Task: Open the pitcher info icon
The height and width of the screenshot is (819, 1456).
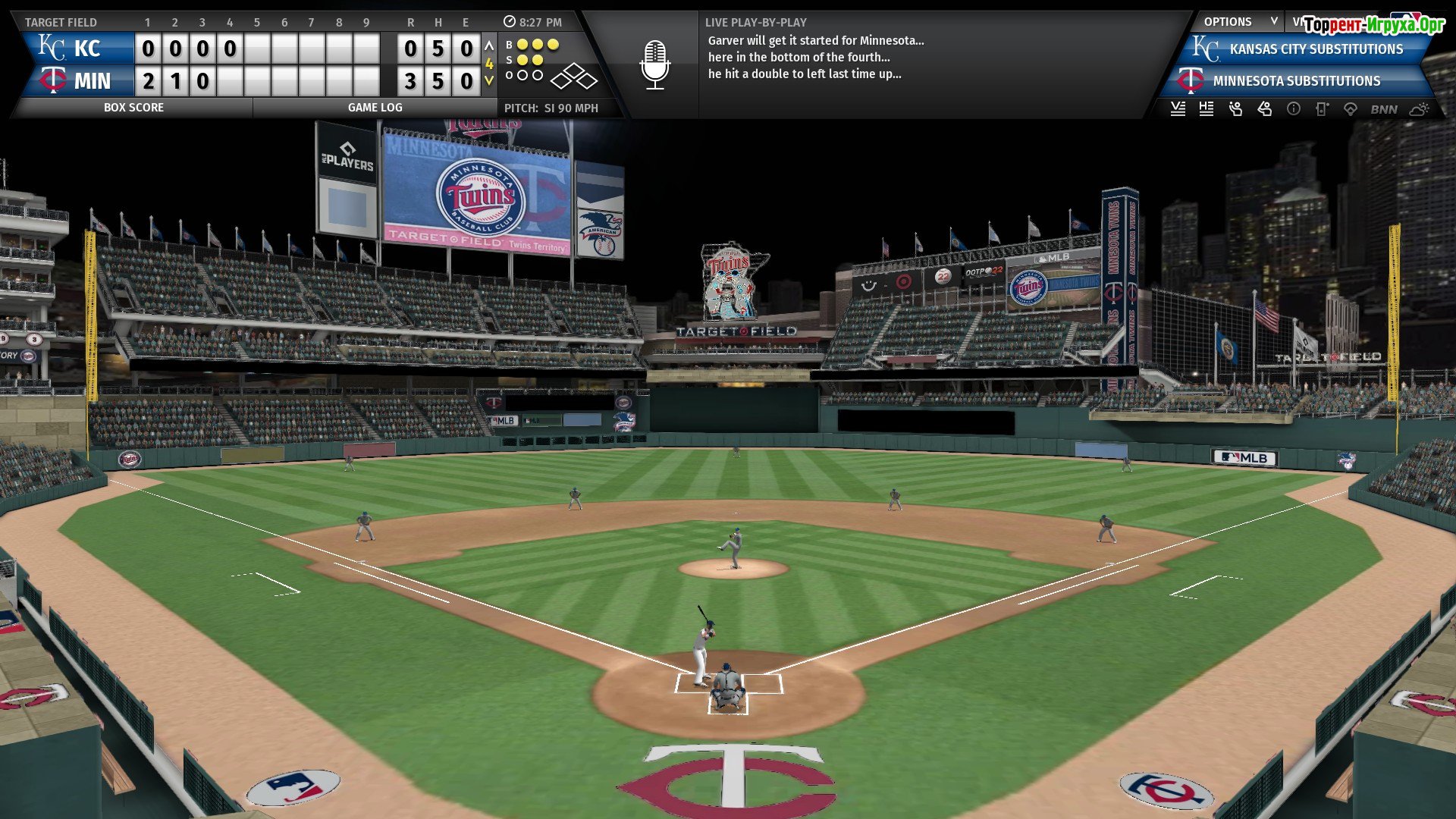Action: [x=1235, y=109]
